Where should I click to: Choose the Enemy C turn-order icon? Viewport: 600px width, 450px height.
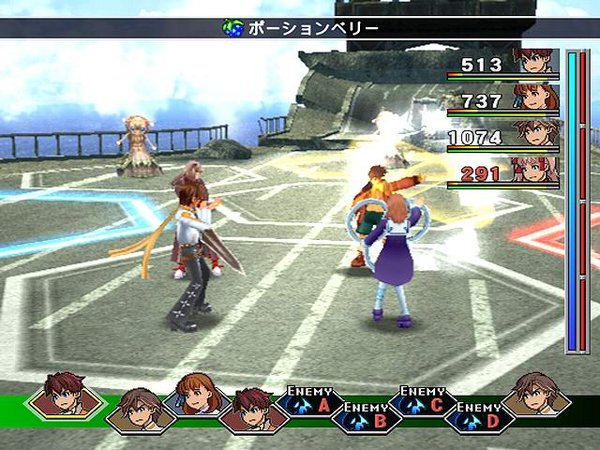point(422,400)
